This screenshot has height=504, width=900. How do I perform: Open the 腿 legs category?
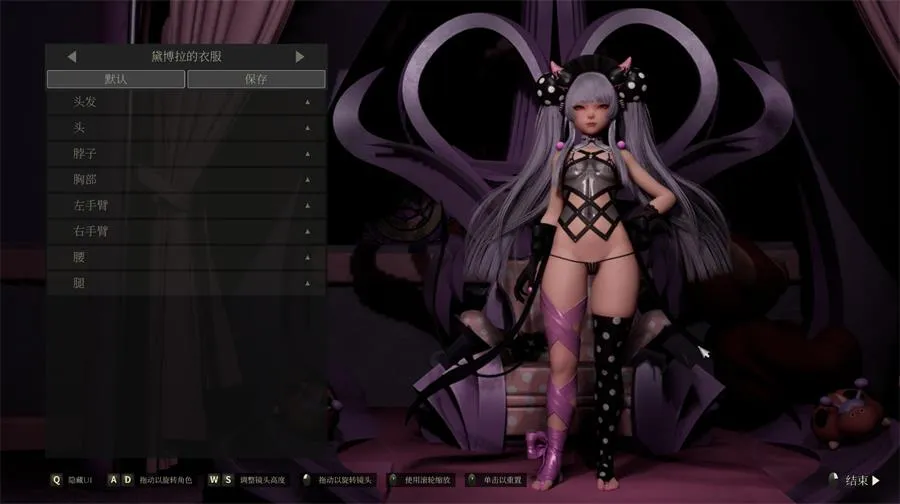[x=186, y=283]
